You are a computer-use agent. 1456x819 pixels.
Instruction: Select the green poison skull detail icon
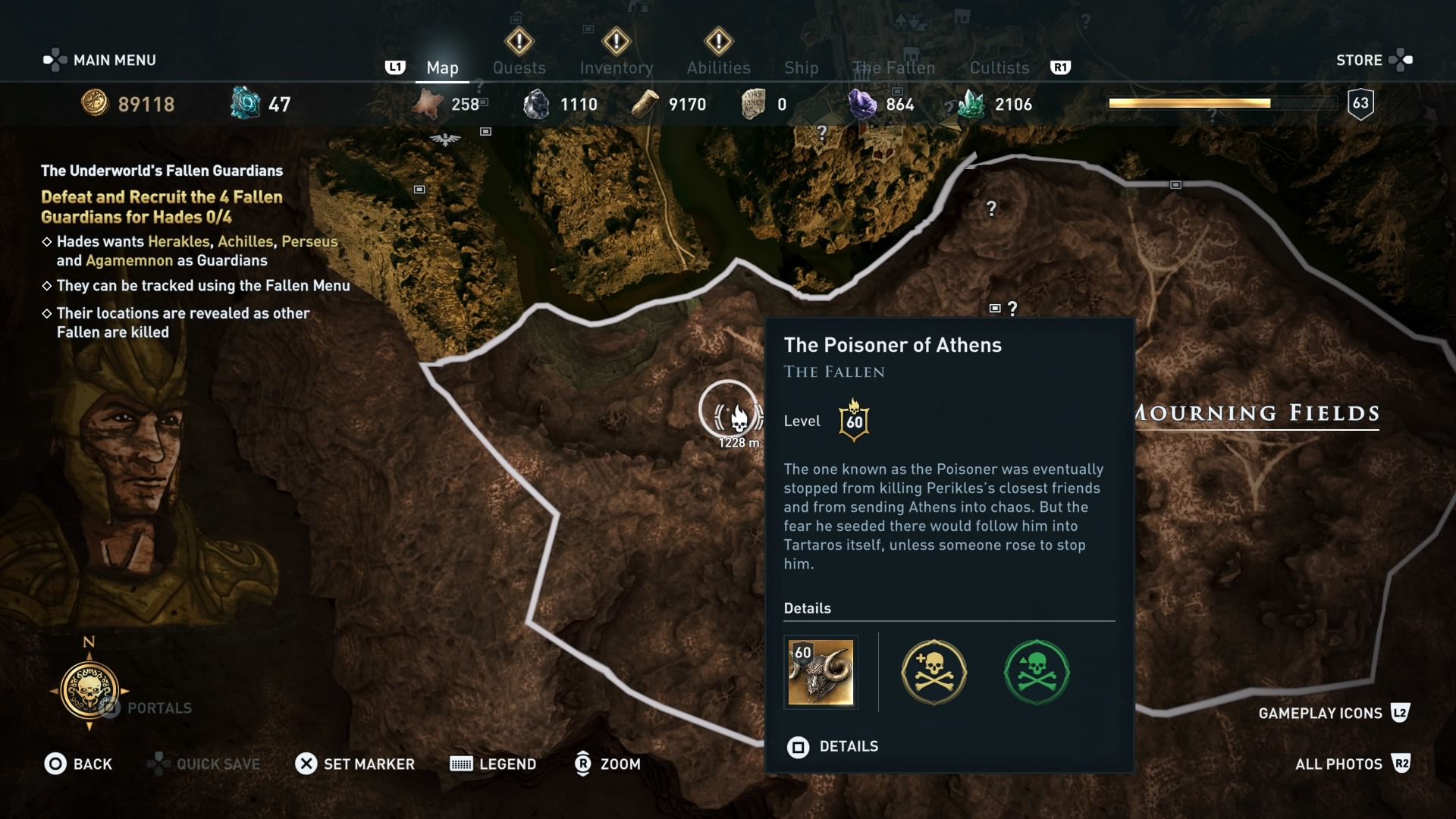(1036, 672)
